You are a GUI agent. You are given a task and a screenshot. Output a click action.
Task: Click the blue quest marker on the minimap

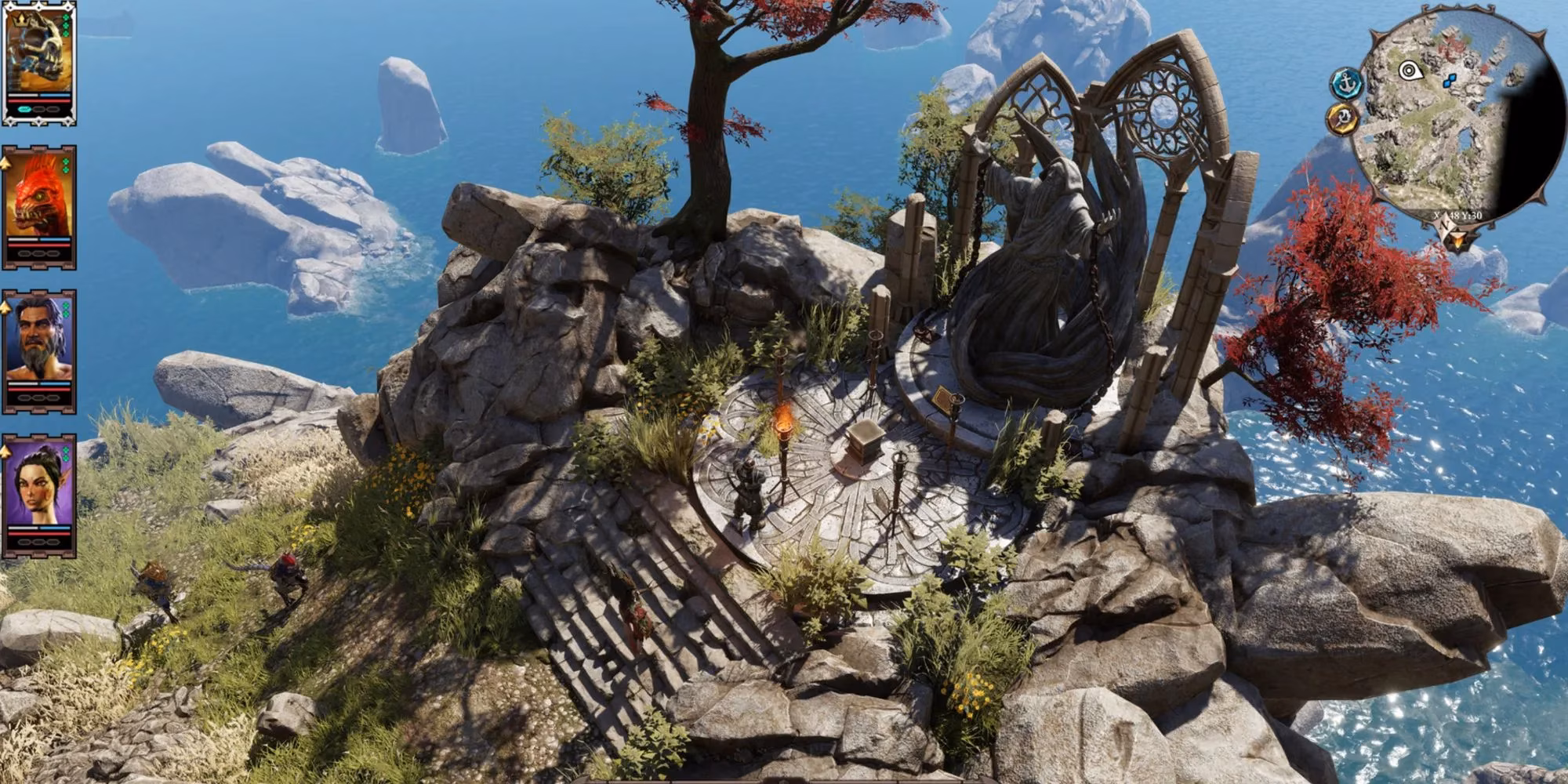(x=1450, y=79)
